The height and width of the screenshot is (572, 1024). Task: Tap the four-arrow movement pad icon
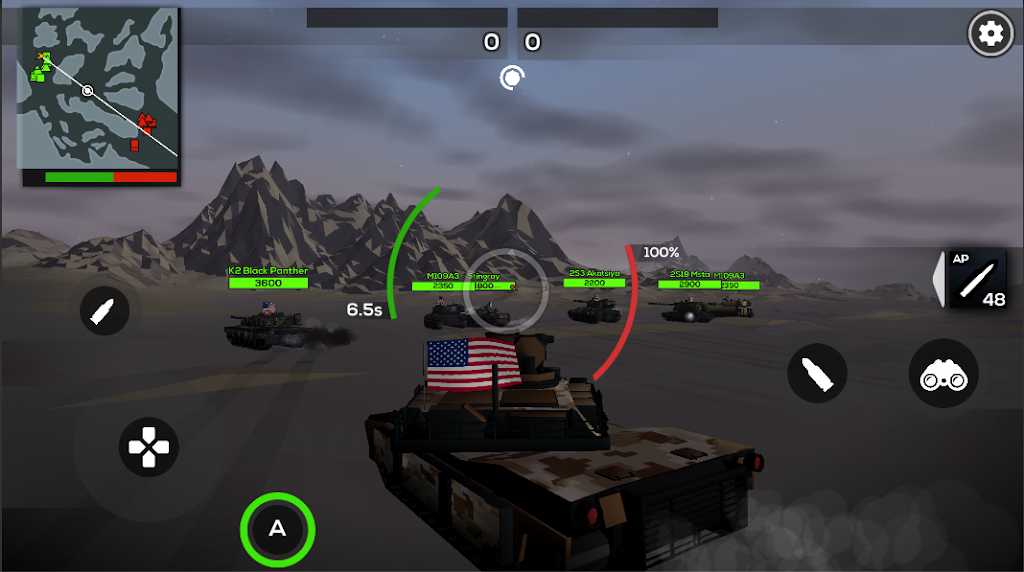tap(148, 446)
